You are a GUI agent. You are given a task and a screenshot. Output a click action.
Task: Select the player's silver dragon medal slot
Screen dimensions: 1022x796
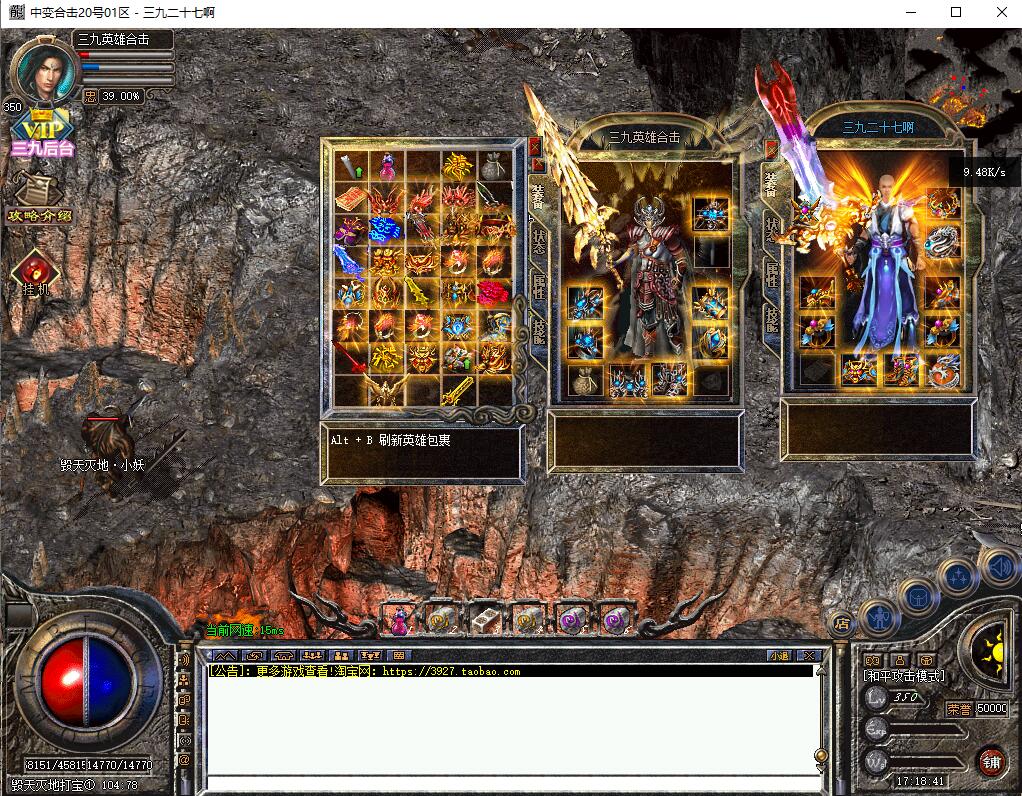[942, 242]
